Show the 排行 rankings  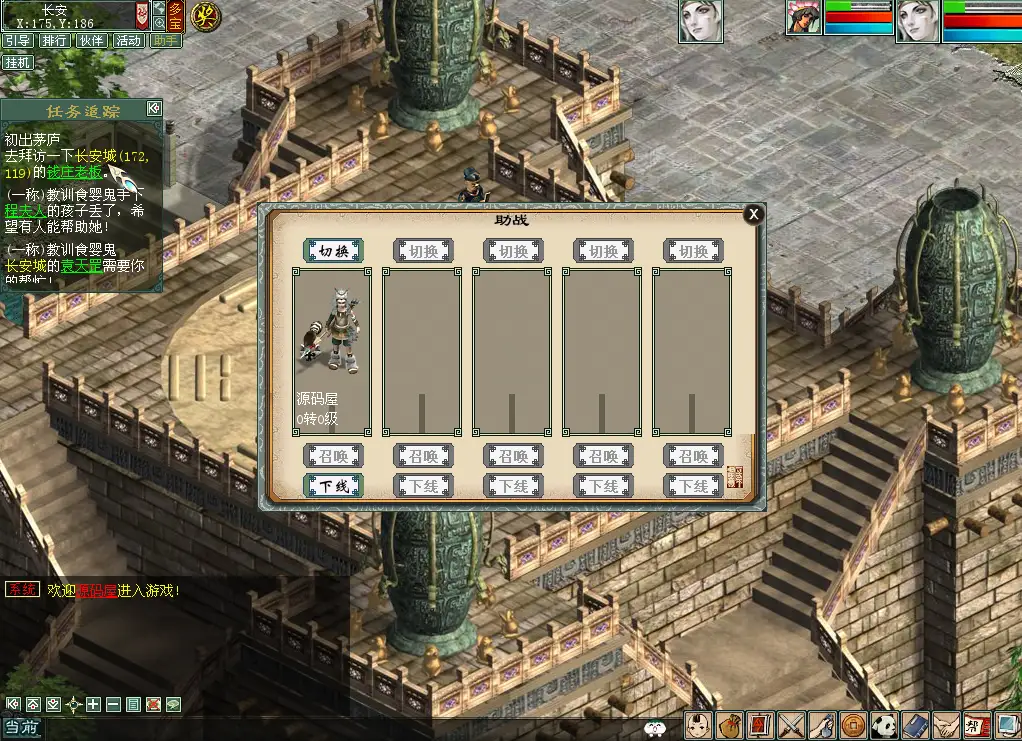coord(54,41)
